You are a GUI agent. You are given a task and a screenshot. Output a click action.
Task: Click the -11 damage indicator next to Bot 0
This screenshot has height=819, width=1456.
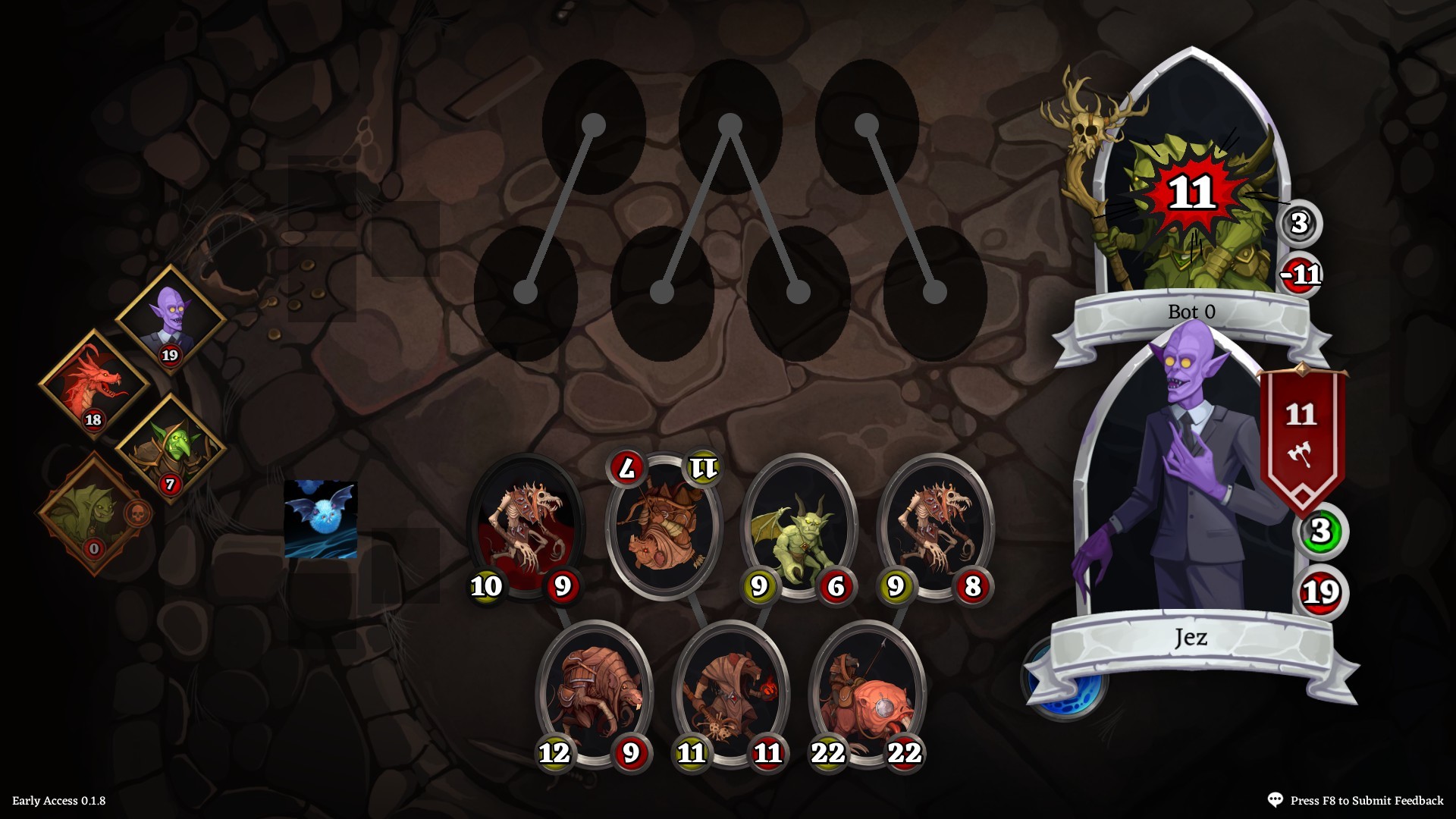[x=1301, y=276]
